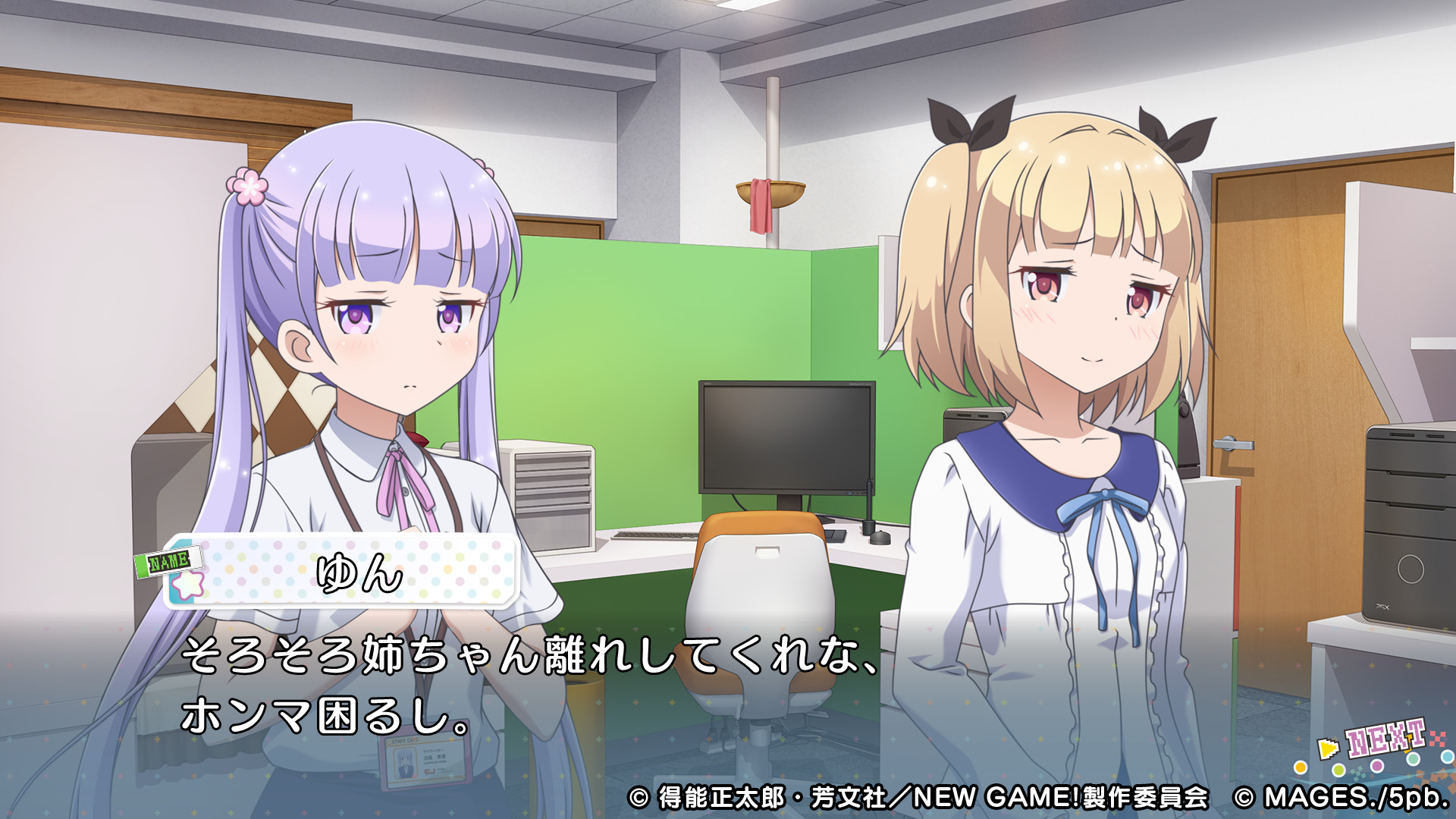Viewport: 1456px width, 819px height.
Task: Click the blue dot icon at the screen corner
Action: click(x=1448, y=756)
